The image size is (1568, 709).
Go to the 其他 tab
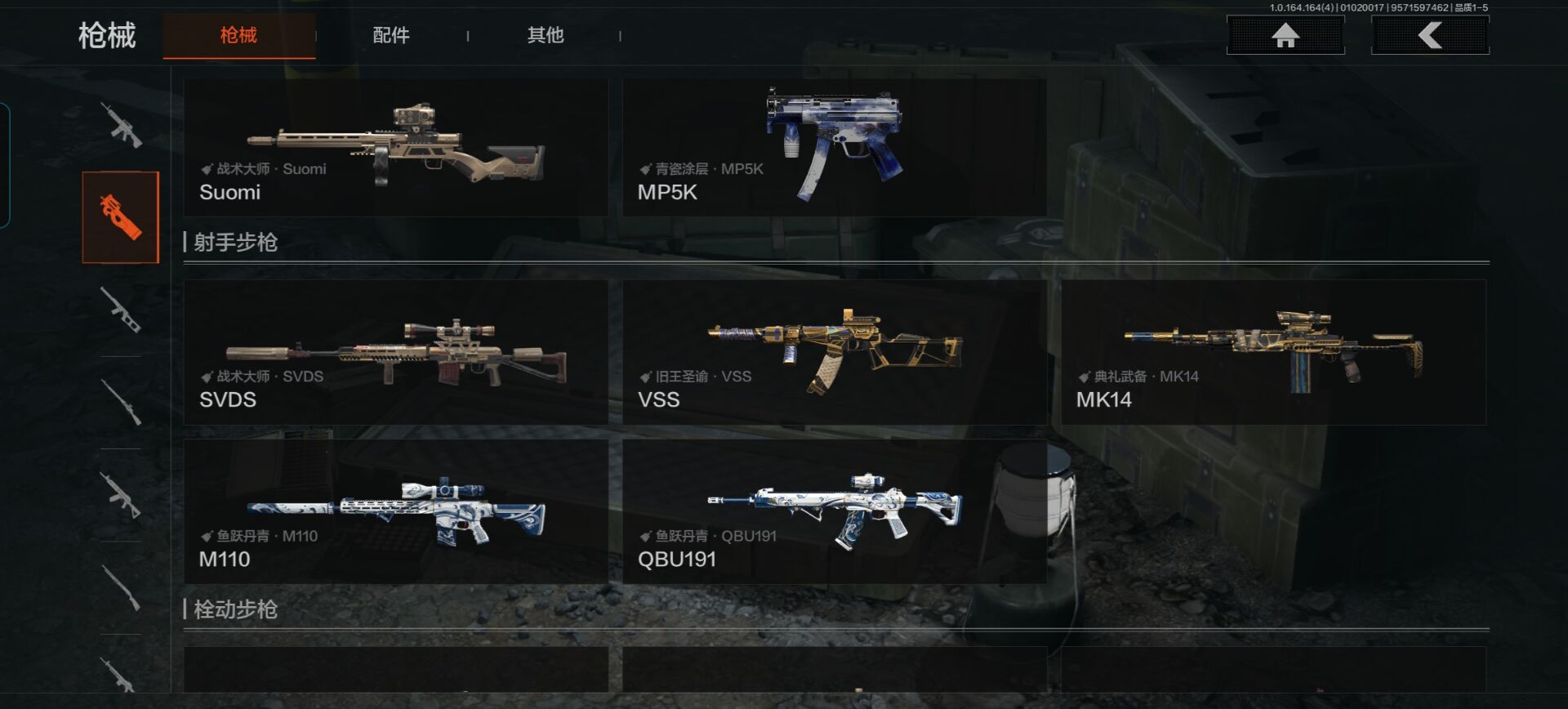545,36
